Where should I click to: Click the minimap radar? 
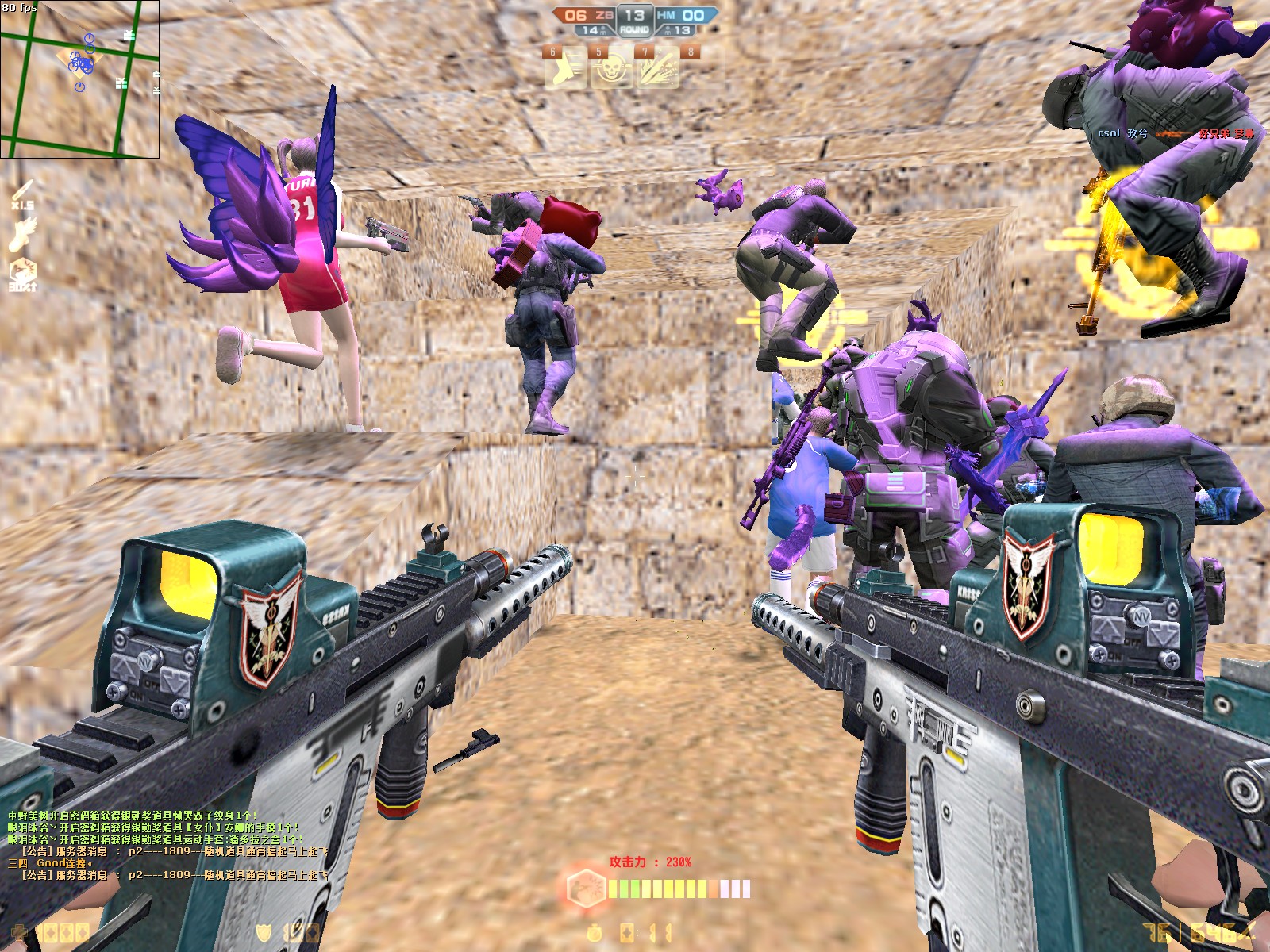pyautogui.click(x=79, y=79)
